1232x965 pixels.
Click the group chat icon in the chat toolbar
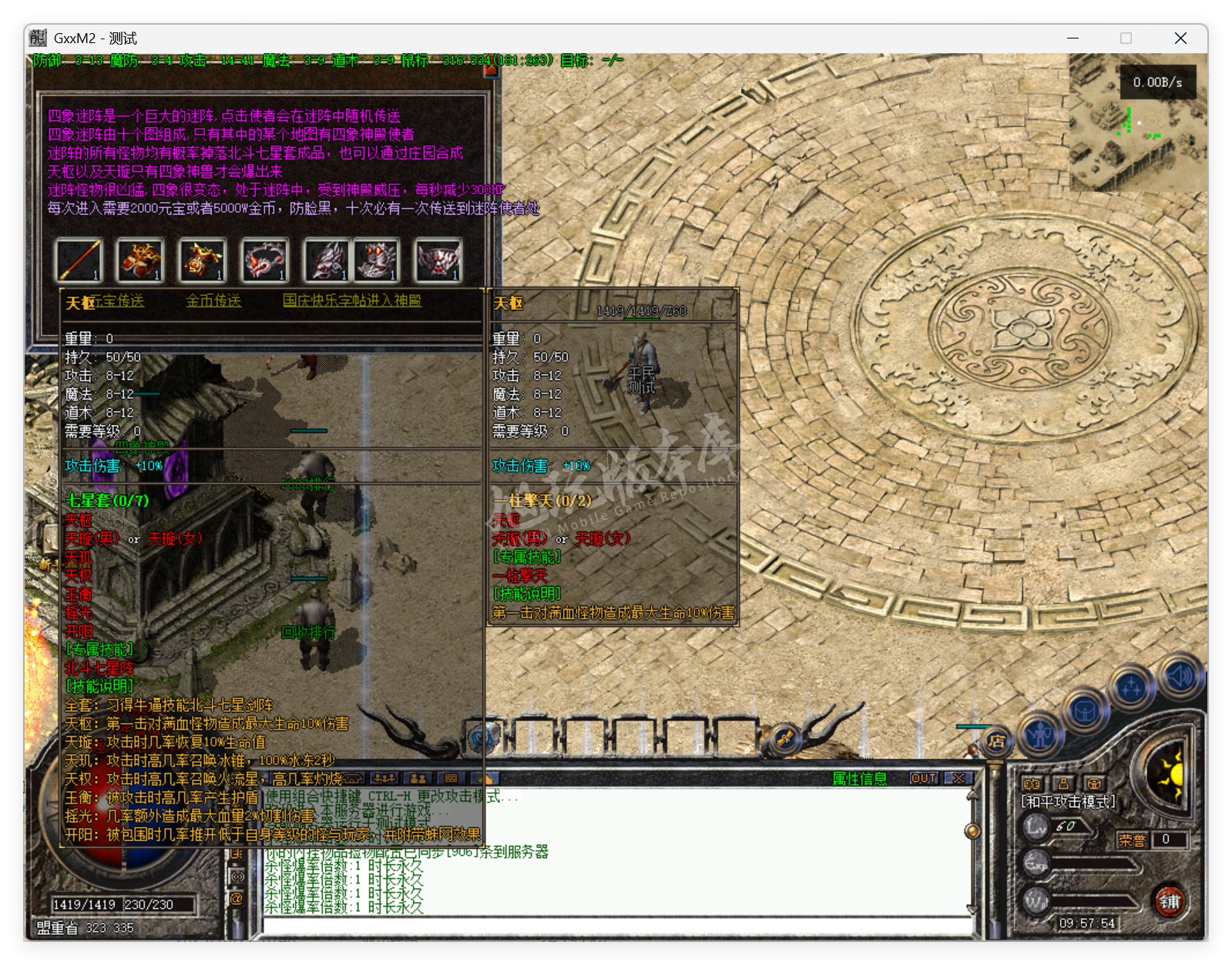(x=384, y=779)
